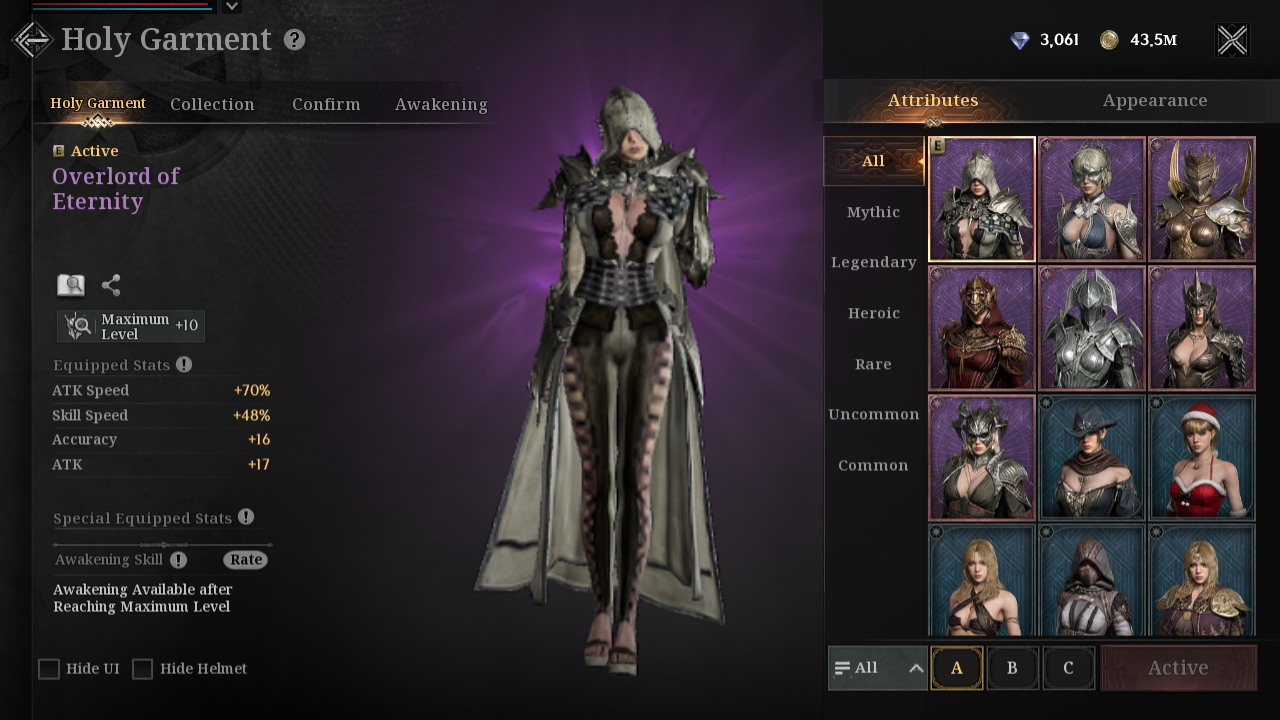Image resolution: width=1280 pixels, height=720 pixels.
Task: Switch to the Appearance tab
Action: coord(1155,100)
